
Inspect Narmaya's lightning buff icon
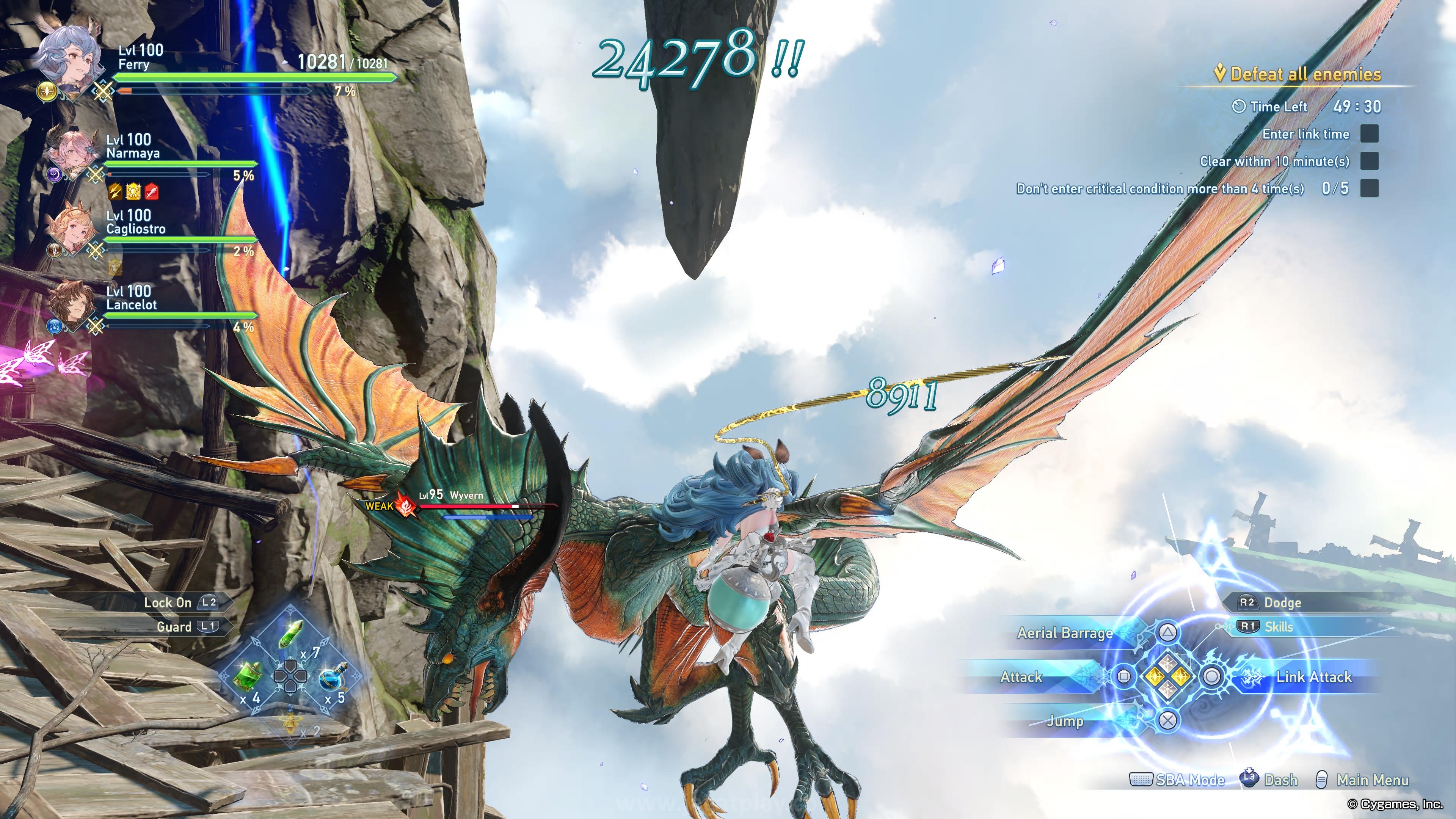click(115, 191)
